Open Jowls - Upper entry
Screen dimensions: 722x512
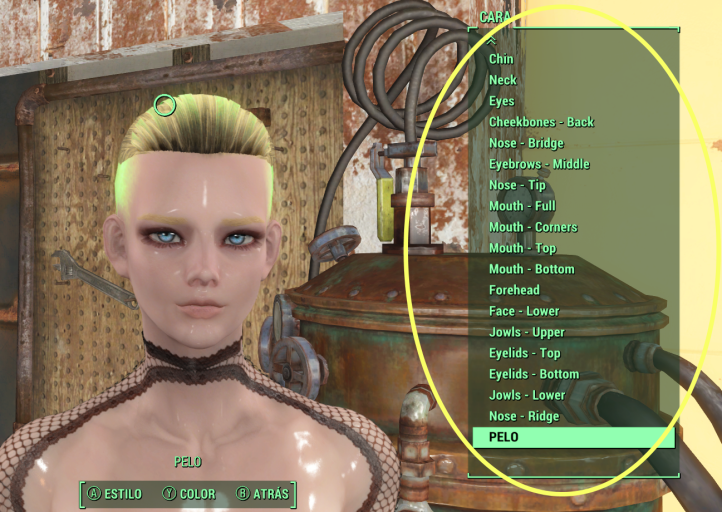coord(526,332)
